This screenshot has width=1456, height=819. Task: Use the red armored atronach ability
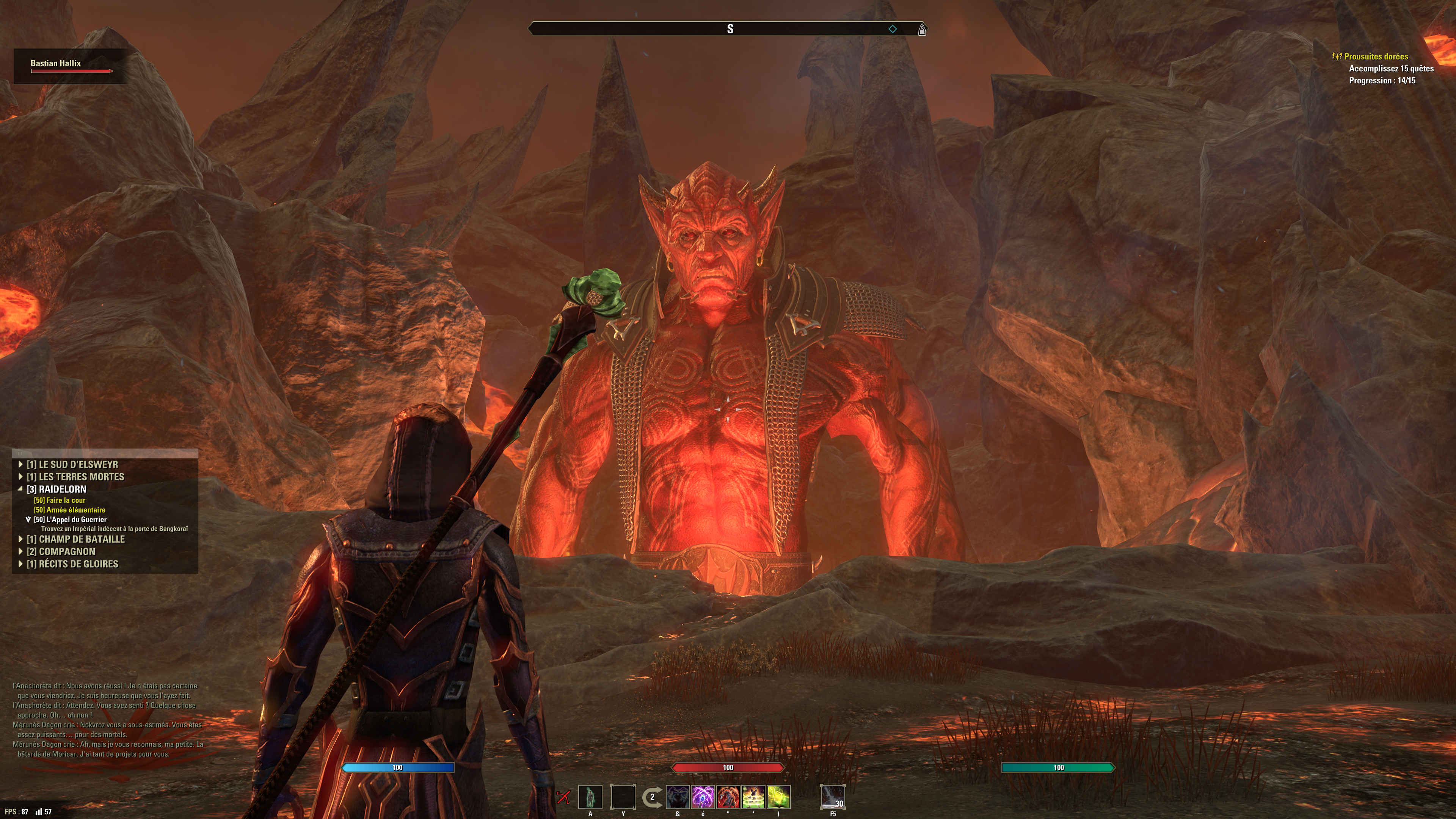728,797
